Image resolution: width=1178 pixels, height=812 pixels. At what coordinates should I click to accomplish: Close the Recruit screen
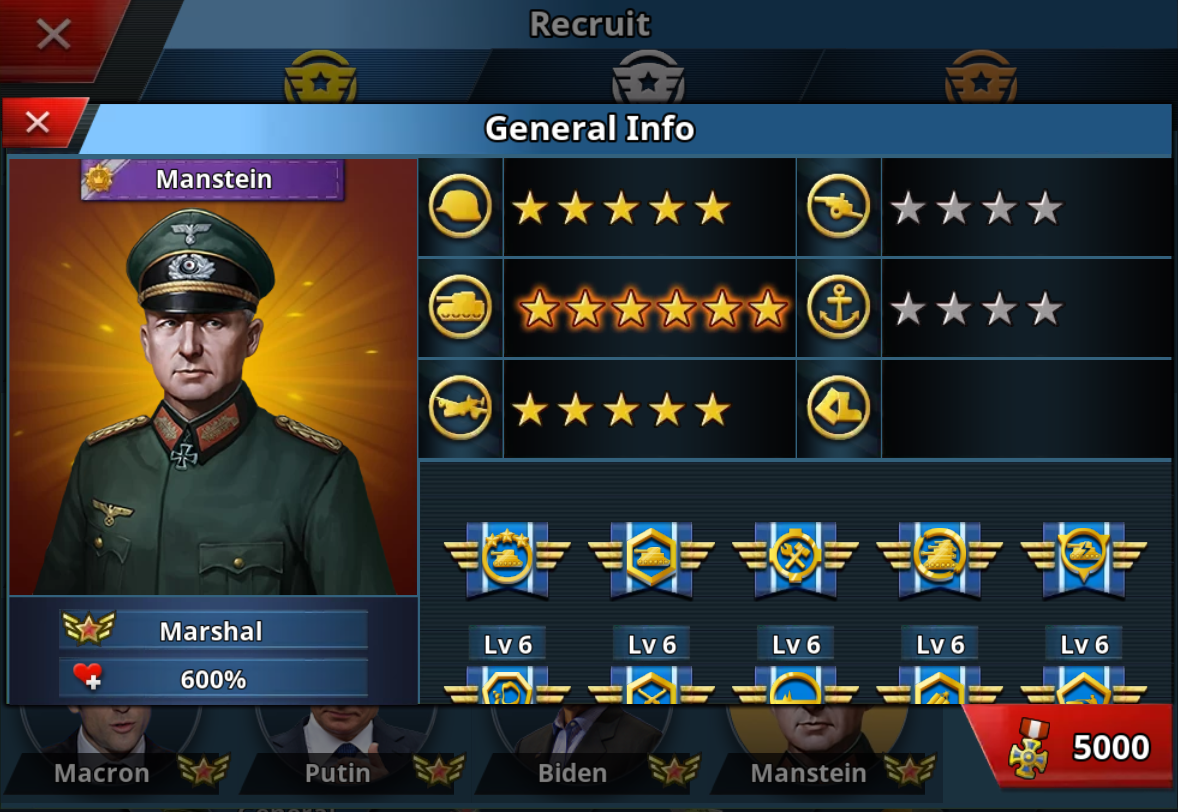[52, 35]
